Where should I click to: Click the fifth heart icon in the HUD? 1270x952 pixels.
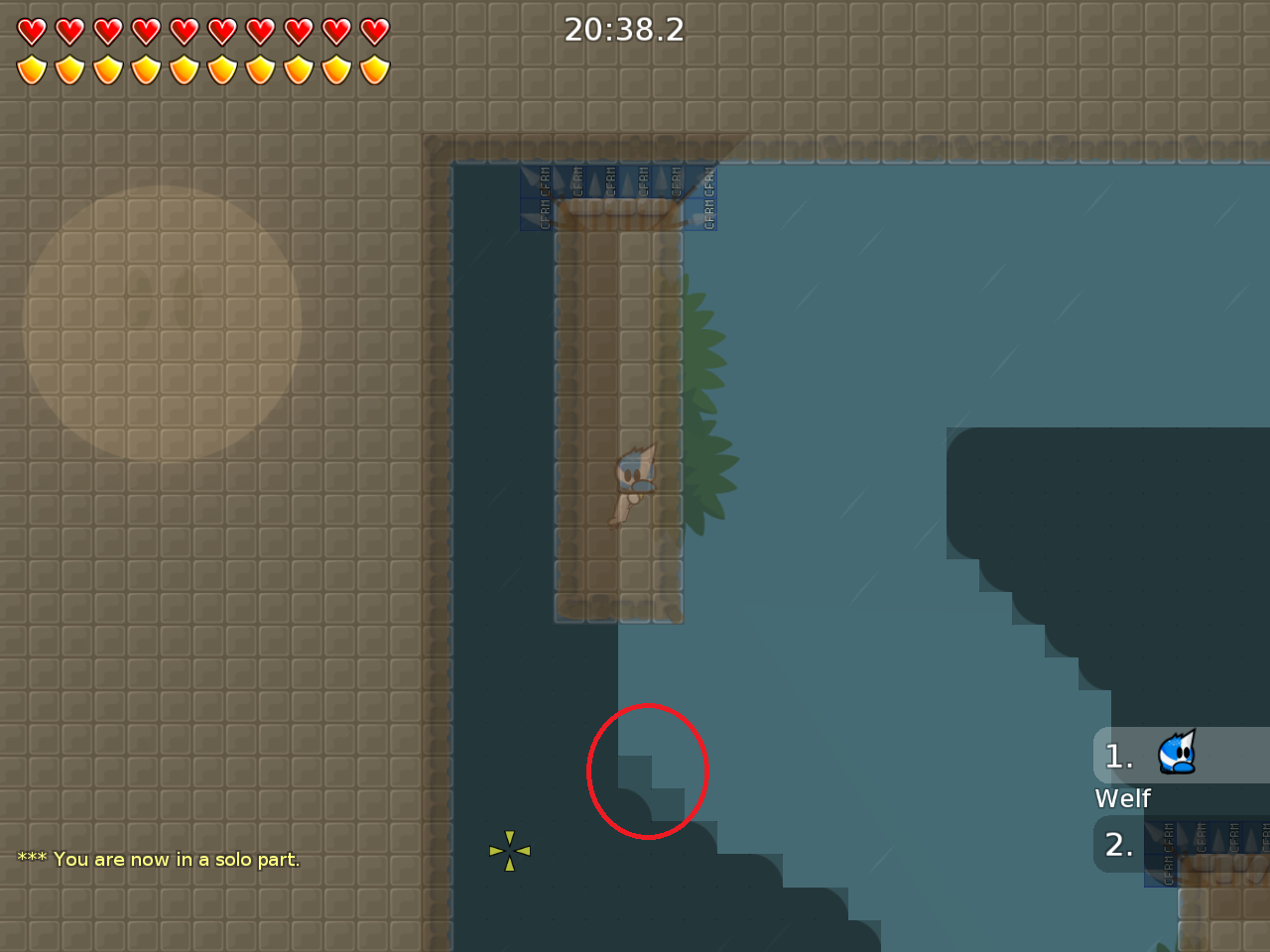(x=185, y=31)
